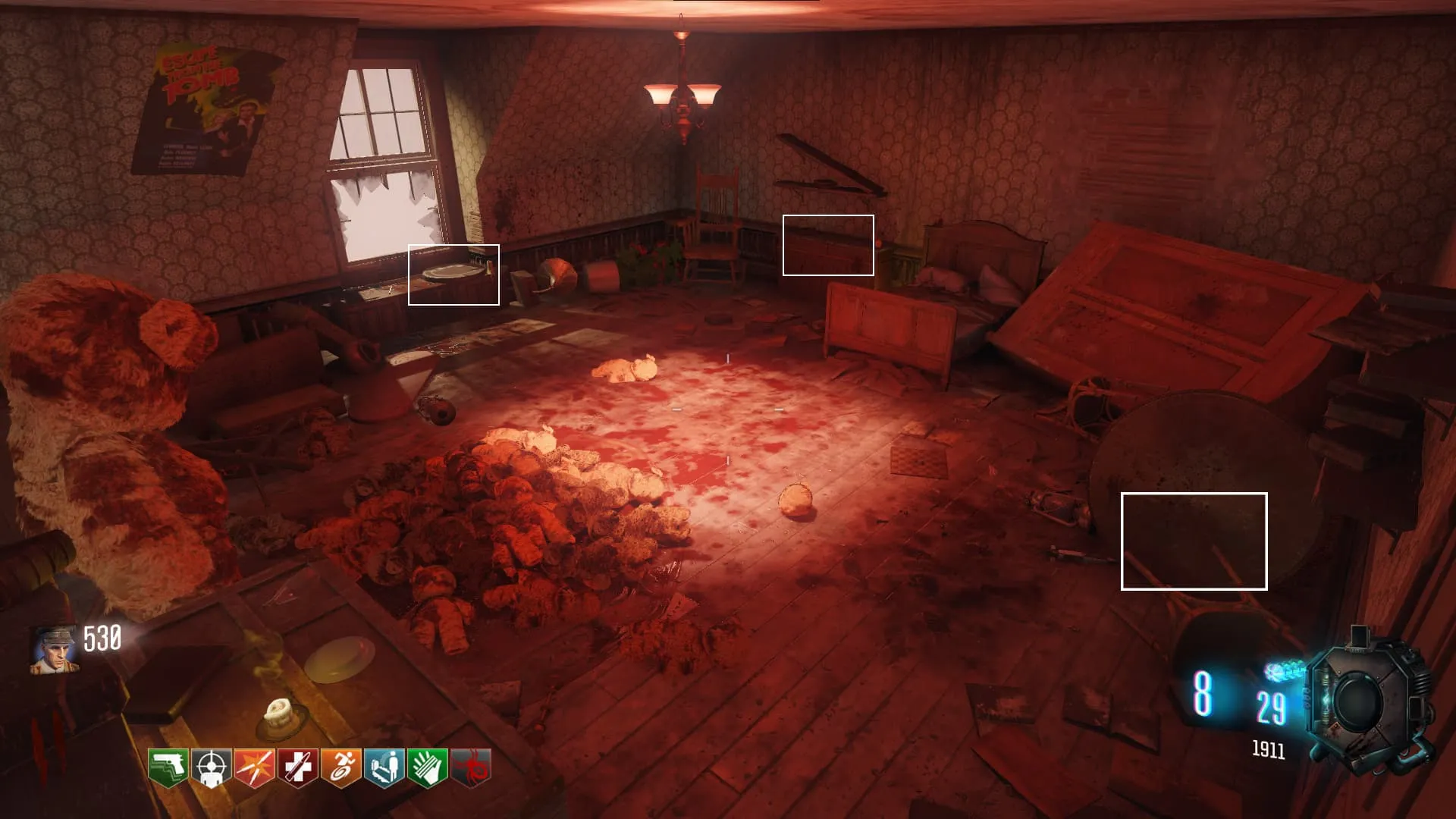Select the red spider Widow's Wine perk
The height and width of the screenshot is (819, 1456).
[471, 767]
